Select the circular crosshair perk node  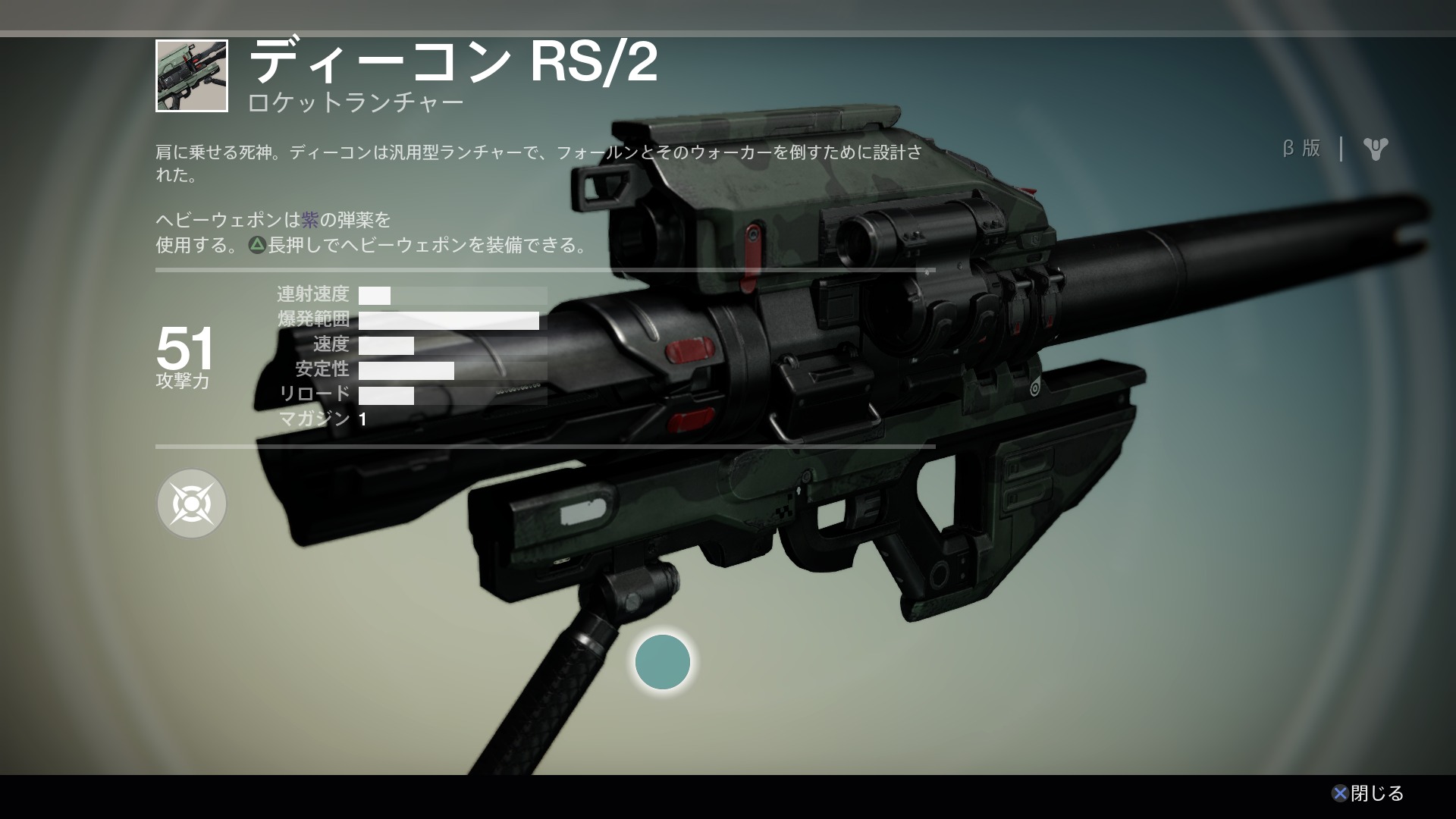click(x=192, y=504)
